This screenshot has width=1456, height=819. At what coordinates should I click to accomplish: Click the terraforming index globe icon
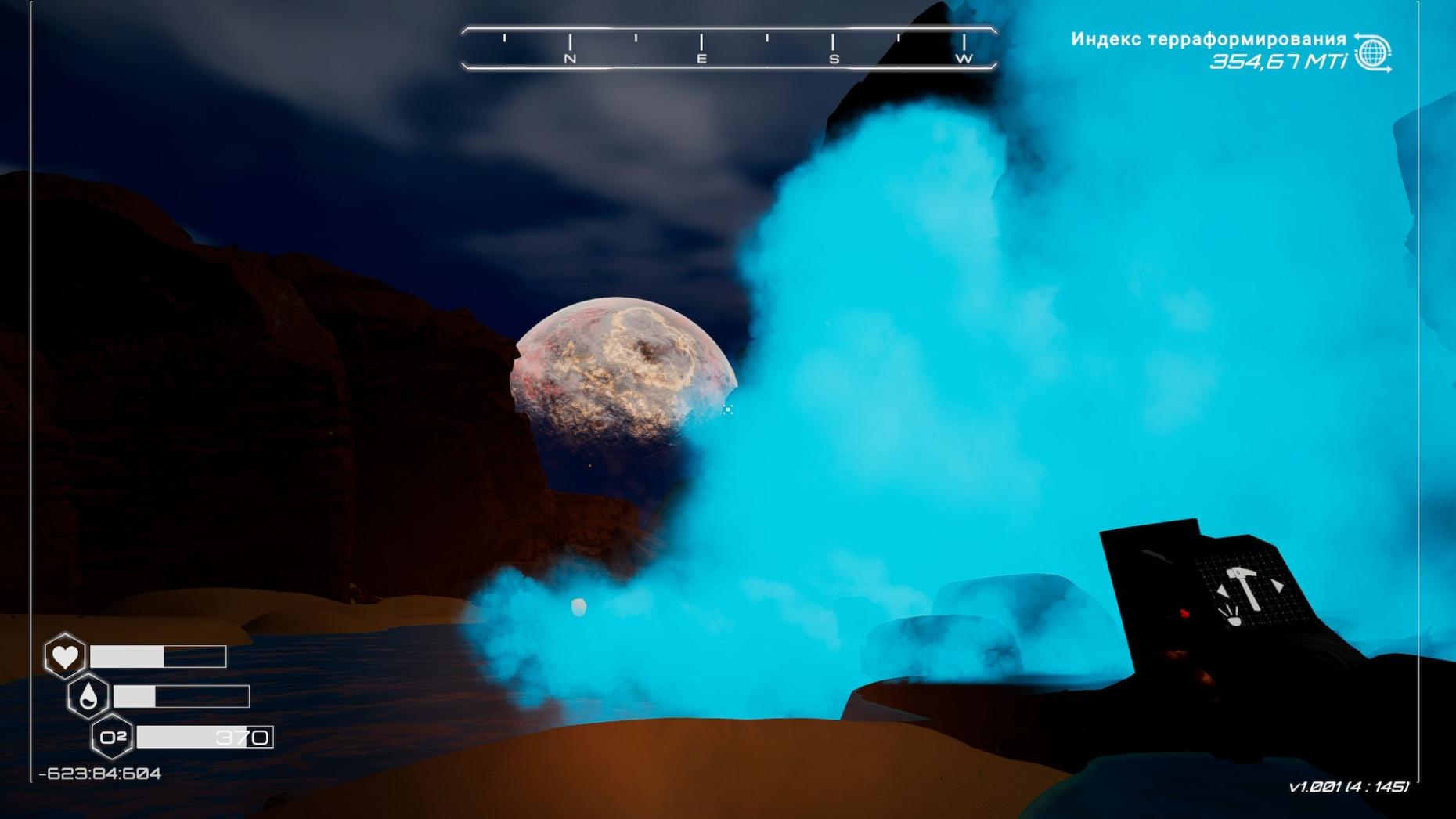pyautogui.click(x=1372, y=53)
